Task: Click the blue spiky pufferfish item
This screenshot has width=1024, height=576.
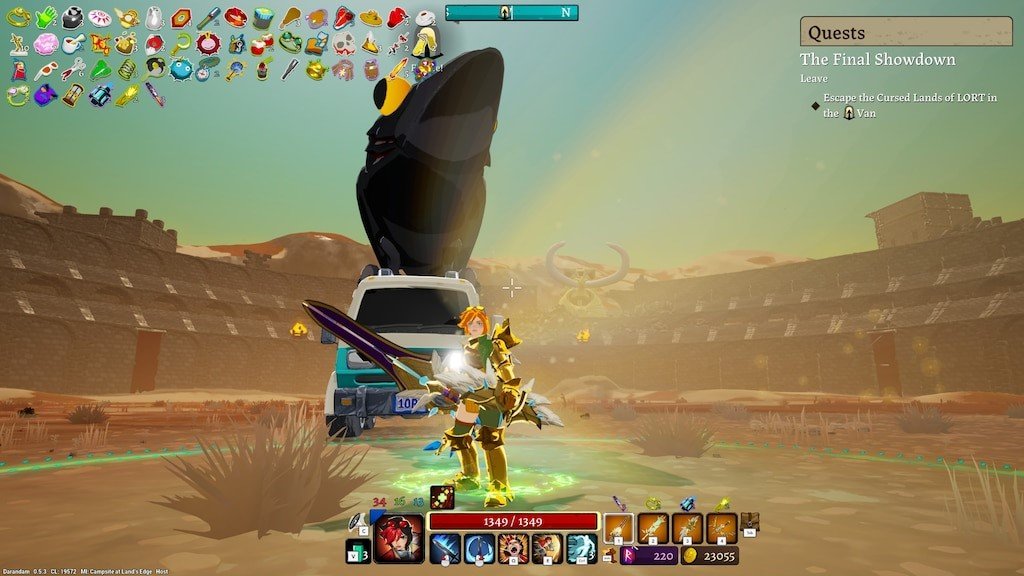Action: coord(181,70)
